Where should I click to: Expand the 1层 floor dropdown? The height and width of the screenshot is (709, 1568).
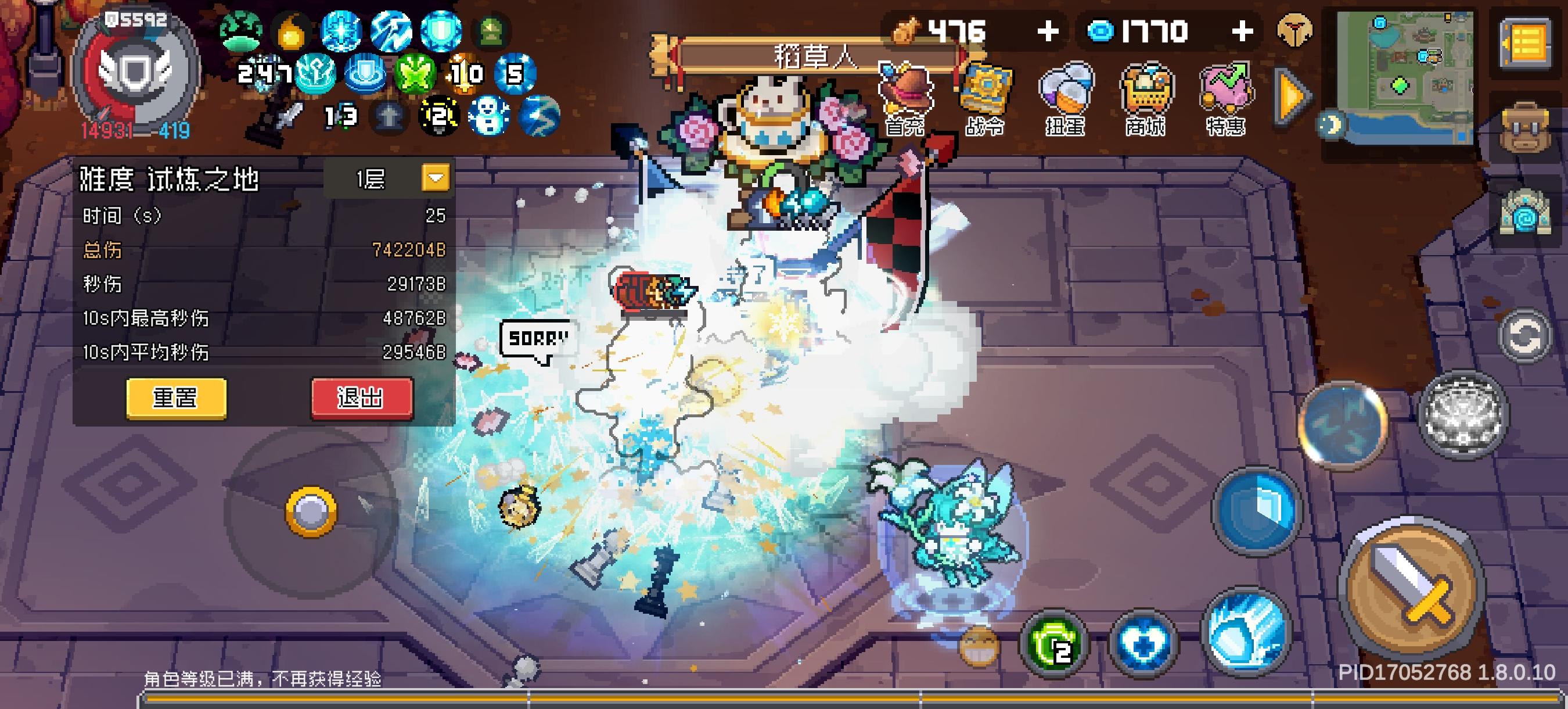click(x=434, y=178)
